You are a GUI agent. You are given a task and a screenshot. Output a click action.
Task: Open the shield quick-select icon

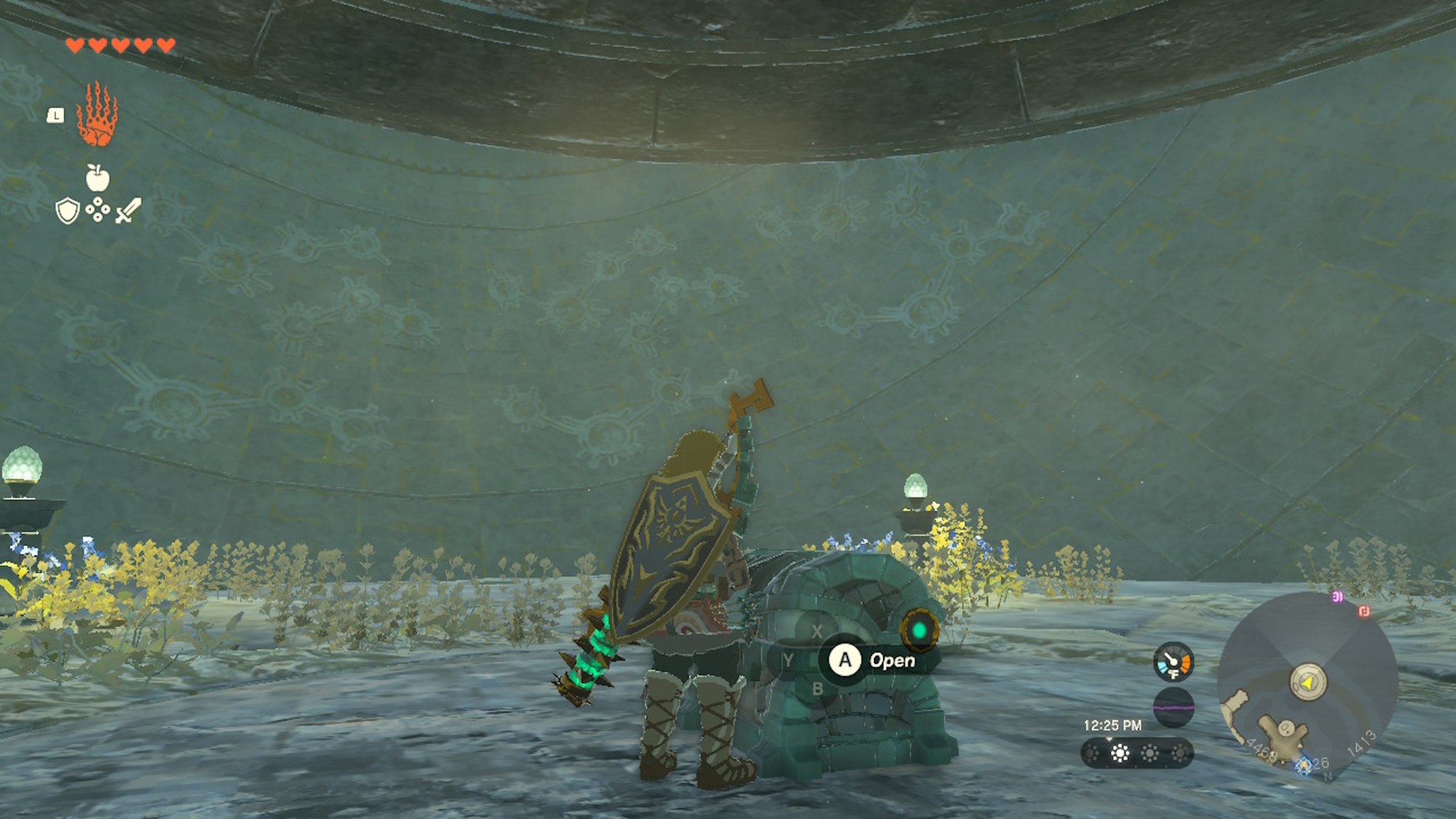point(67,212)
